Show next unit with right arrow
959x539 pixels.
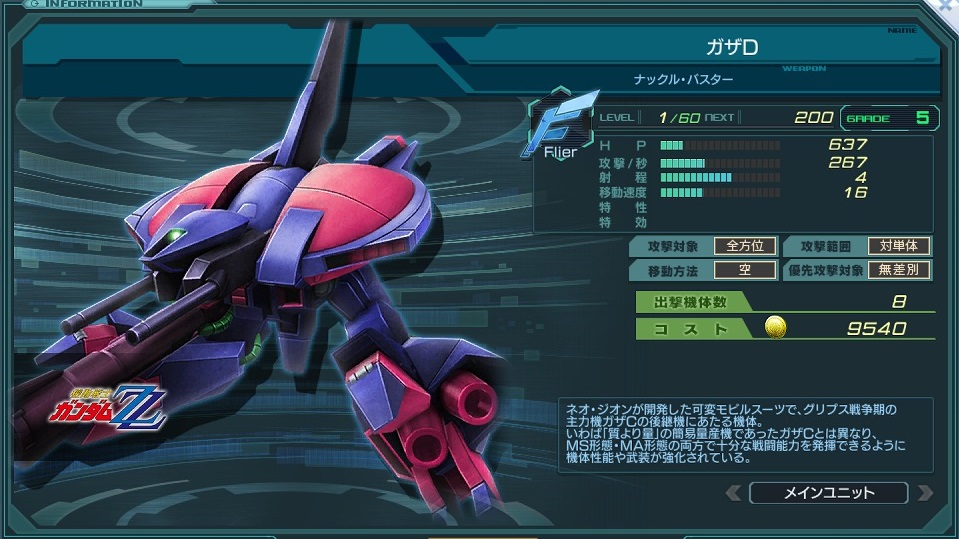click(924, 493)
